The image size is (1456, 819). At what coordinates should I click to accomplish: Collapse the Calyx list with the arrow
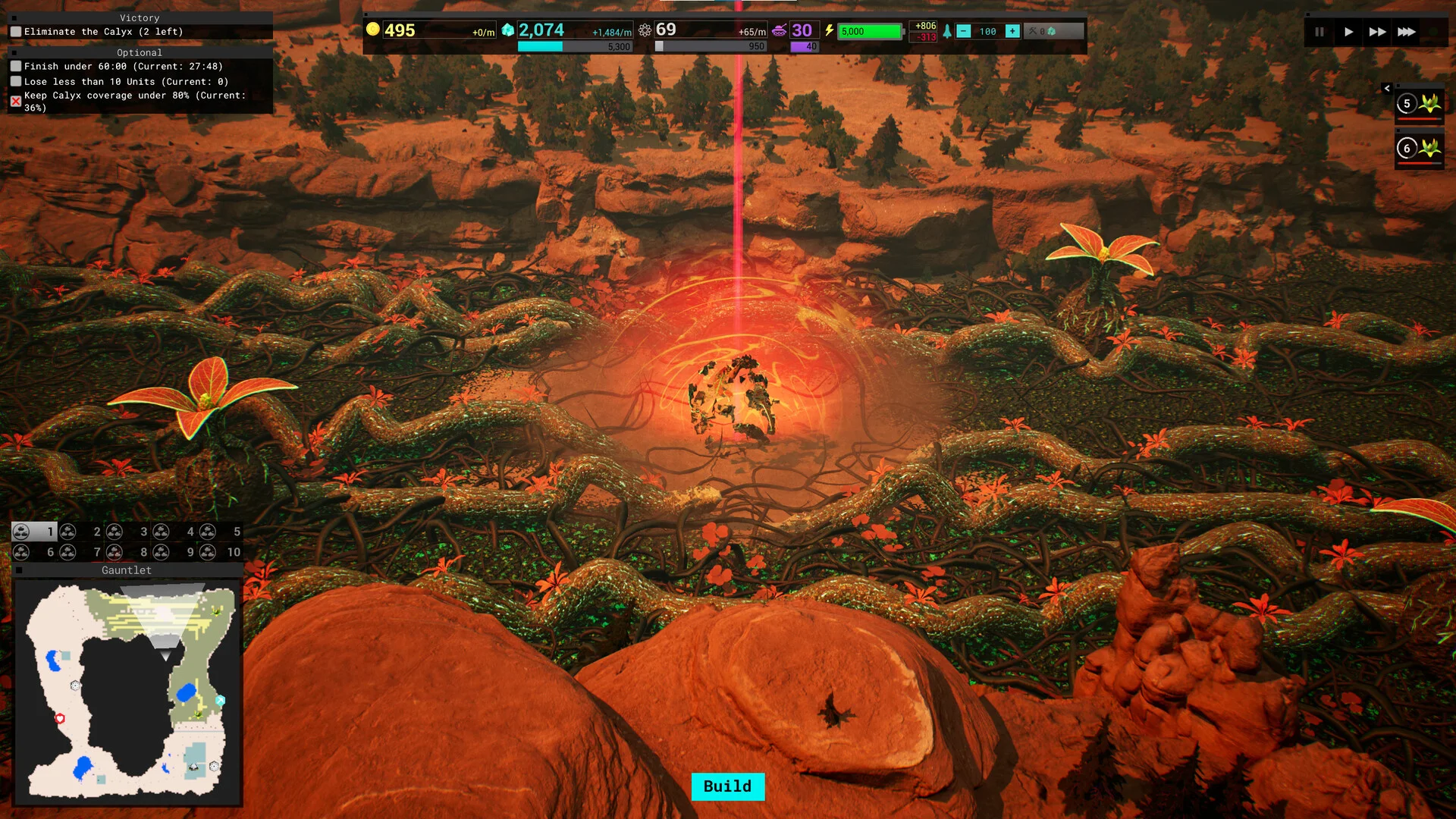pyautogui.click(x=1387, y=89)
